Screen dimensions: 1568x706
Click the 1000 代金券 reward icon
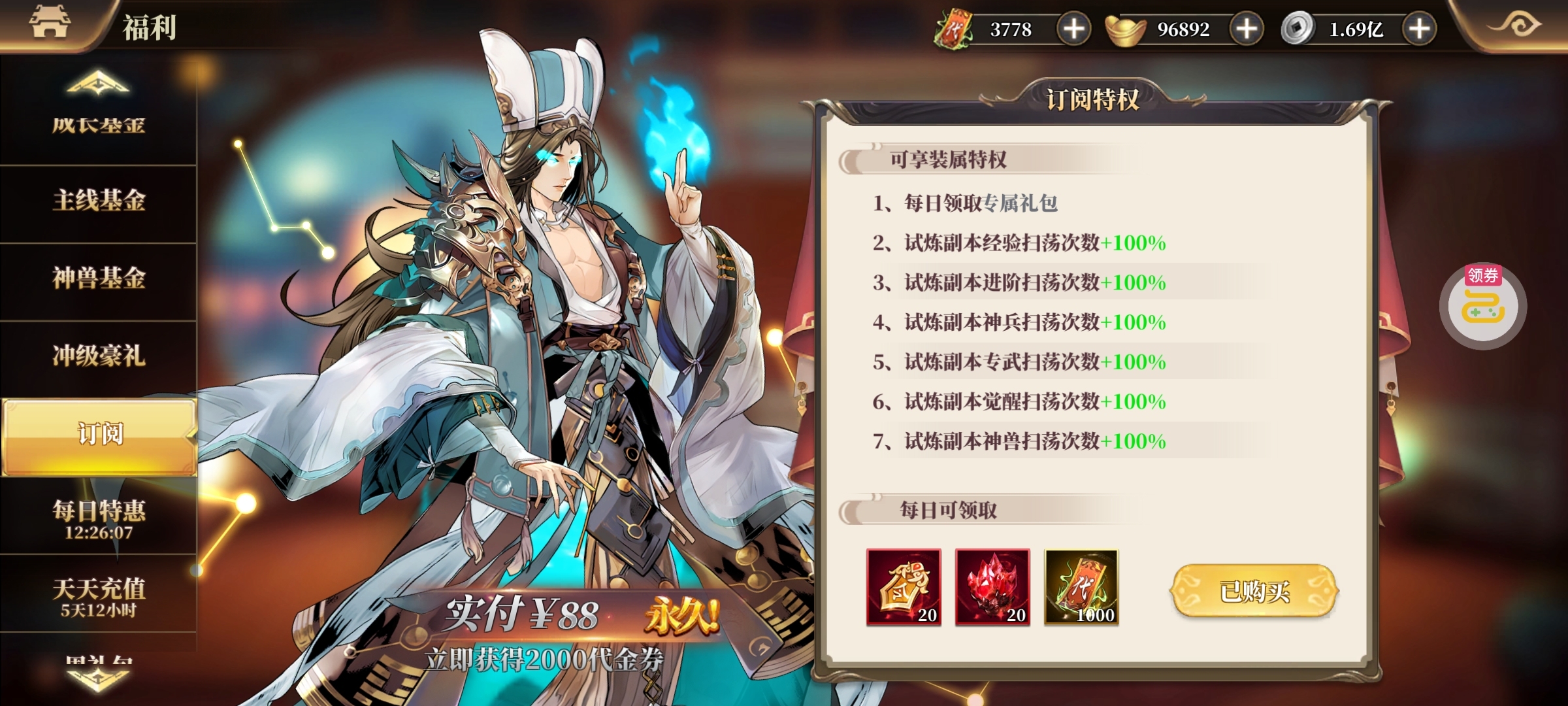1081,588
